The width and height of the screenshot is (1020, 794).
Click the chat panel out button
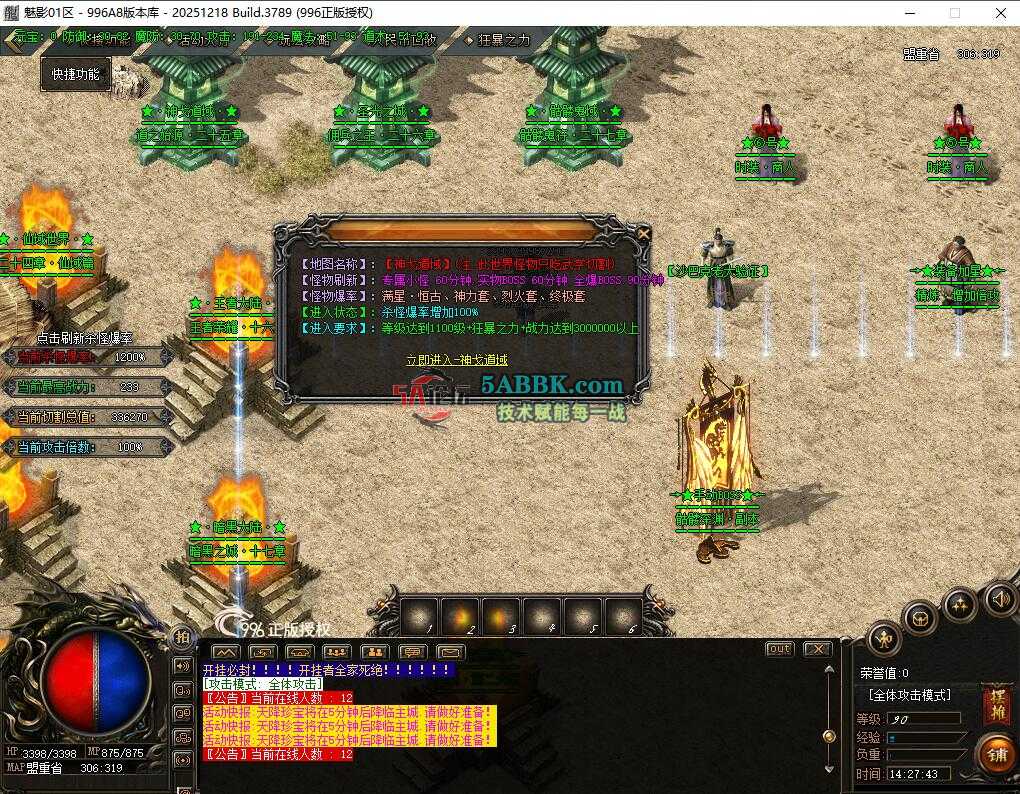click(x=779, y=649)
